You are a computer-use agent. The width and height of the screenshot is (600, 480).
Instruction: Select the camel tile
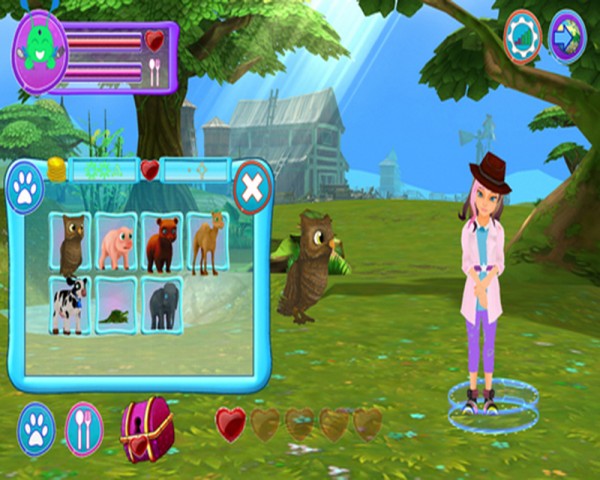(206, 243)
